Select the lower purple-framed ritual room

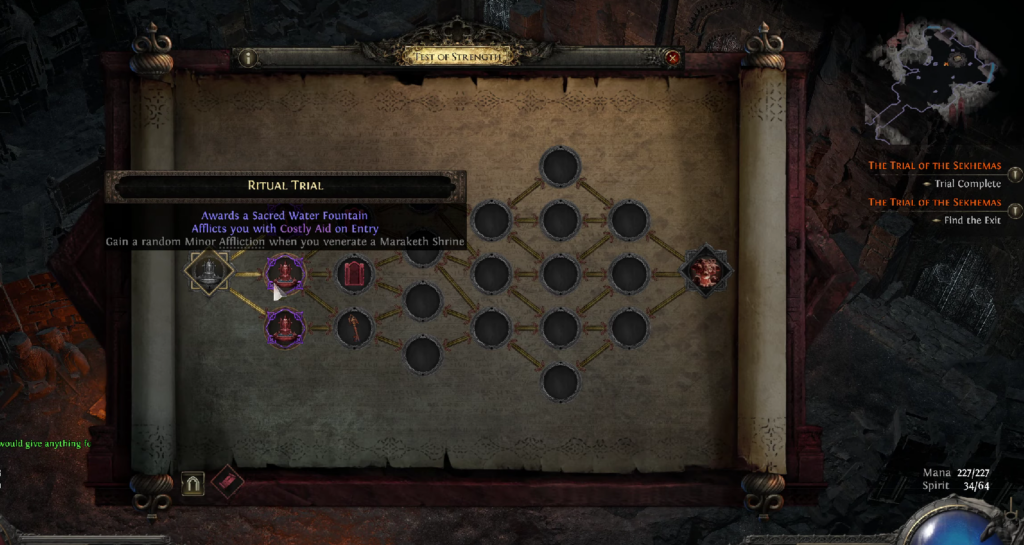(283, 326)
